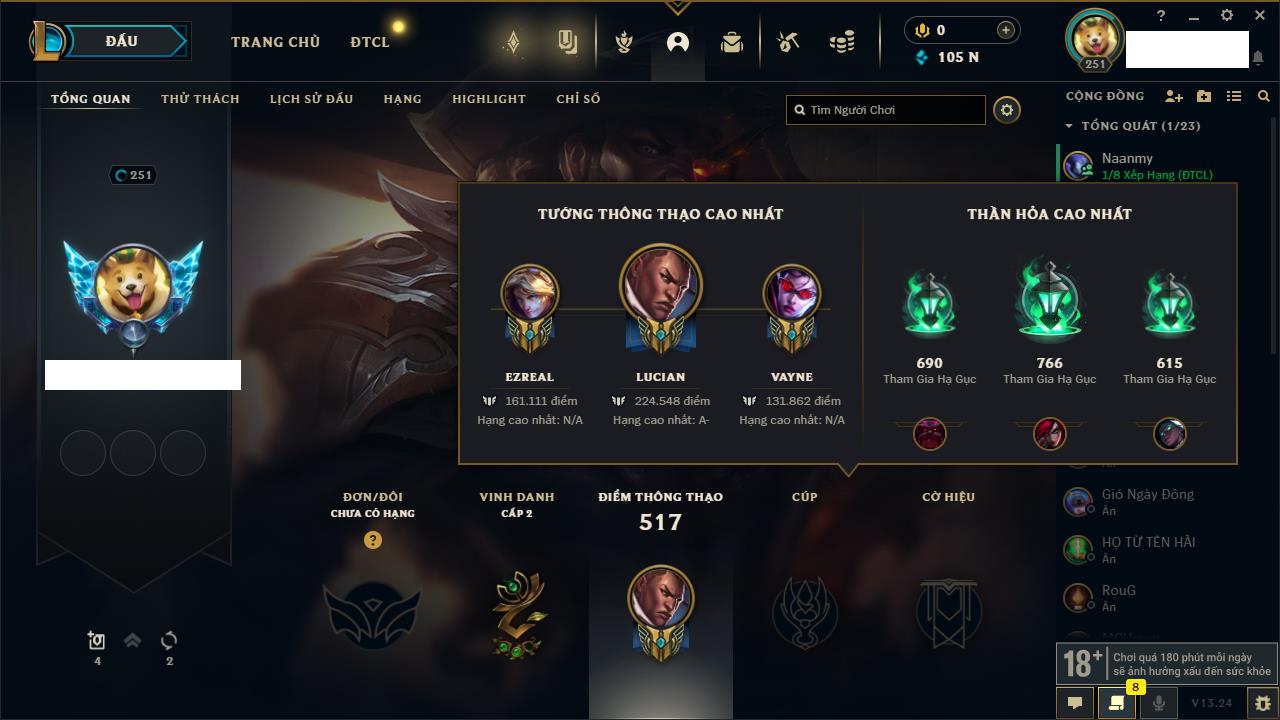Open the store coins icon
Screen dimensions: 1280x720
pos(842,43)
